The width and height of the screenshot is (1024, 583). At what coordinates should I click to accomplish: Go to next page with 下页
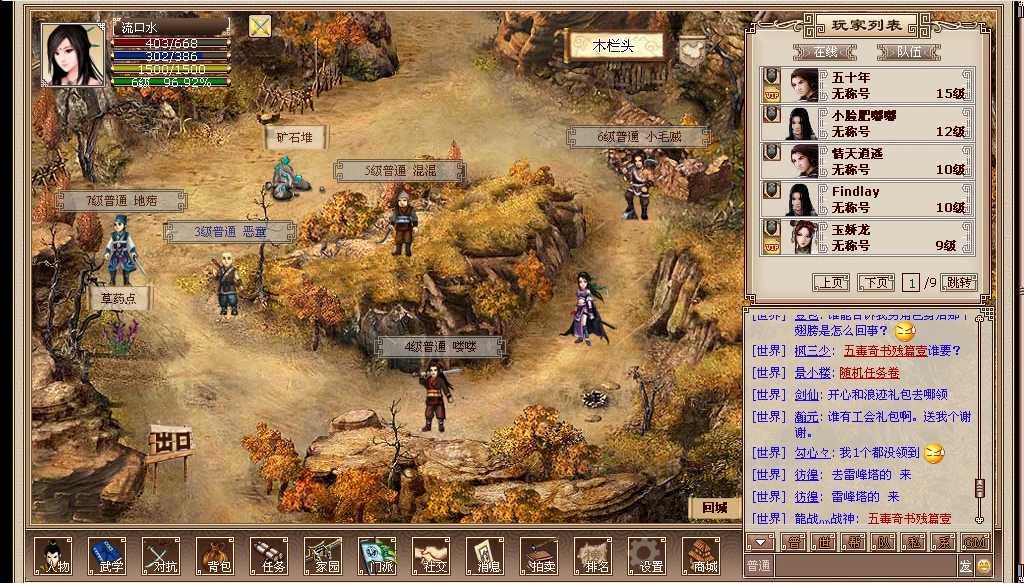pos(876,283)
